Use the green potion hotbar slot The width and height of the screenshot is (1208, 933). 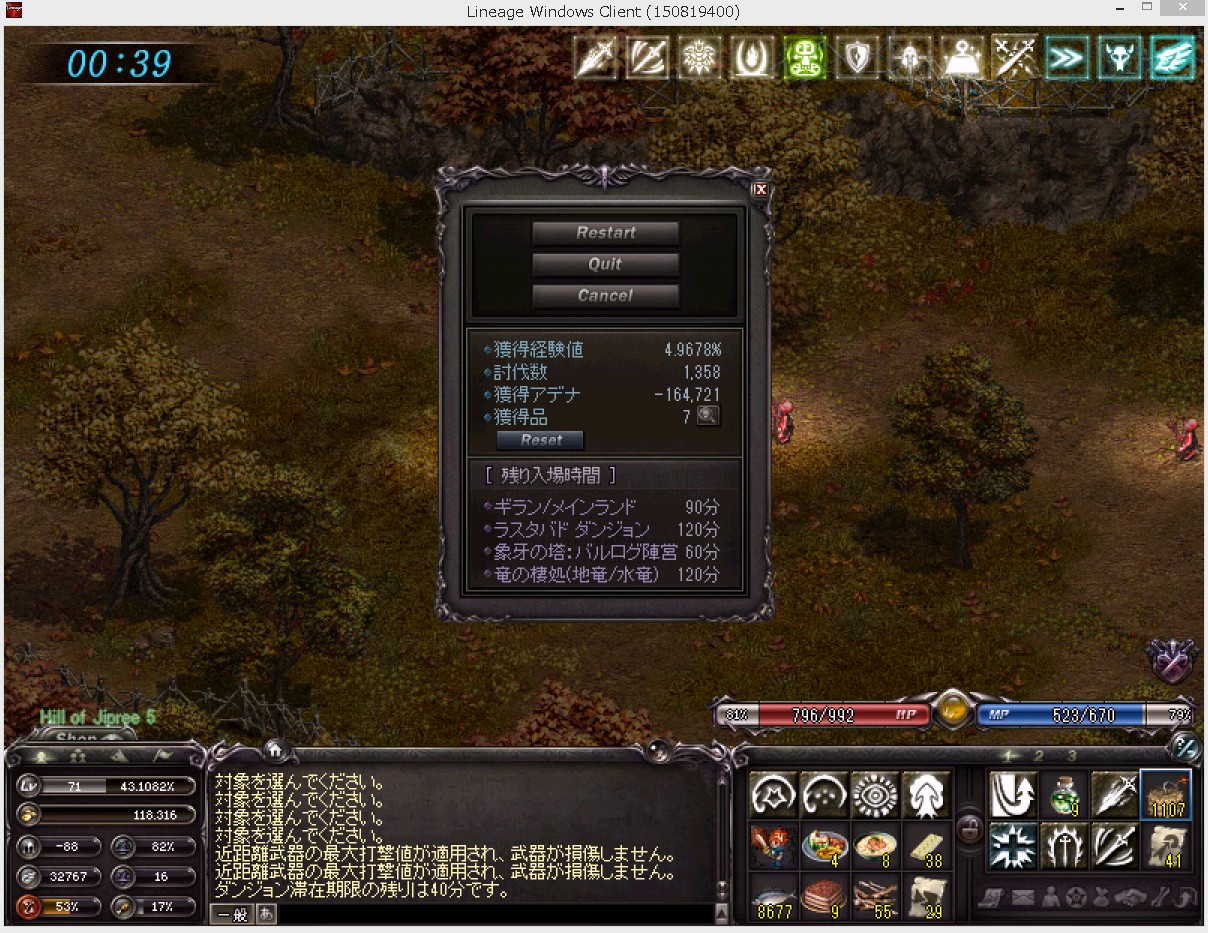point(1065,795)
